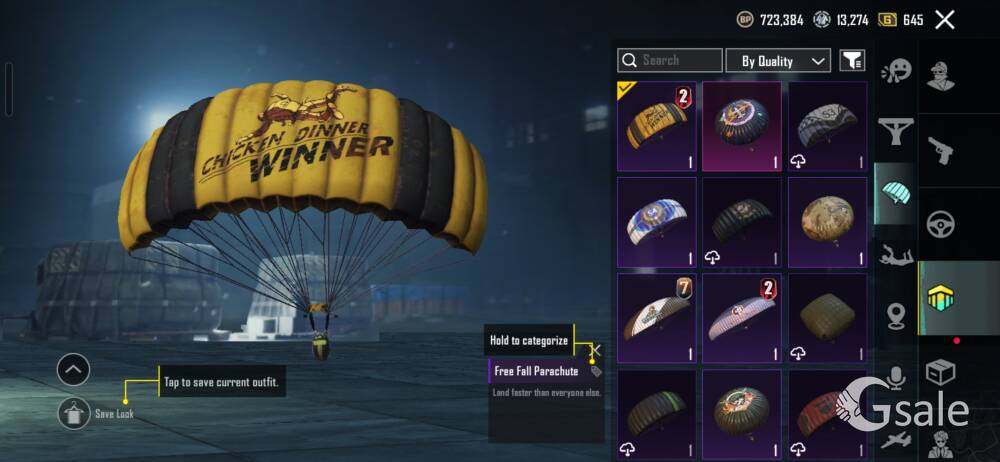Select the yellow Chicken Dinner parachute slot

point(656,127)
